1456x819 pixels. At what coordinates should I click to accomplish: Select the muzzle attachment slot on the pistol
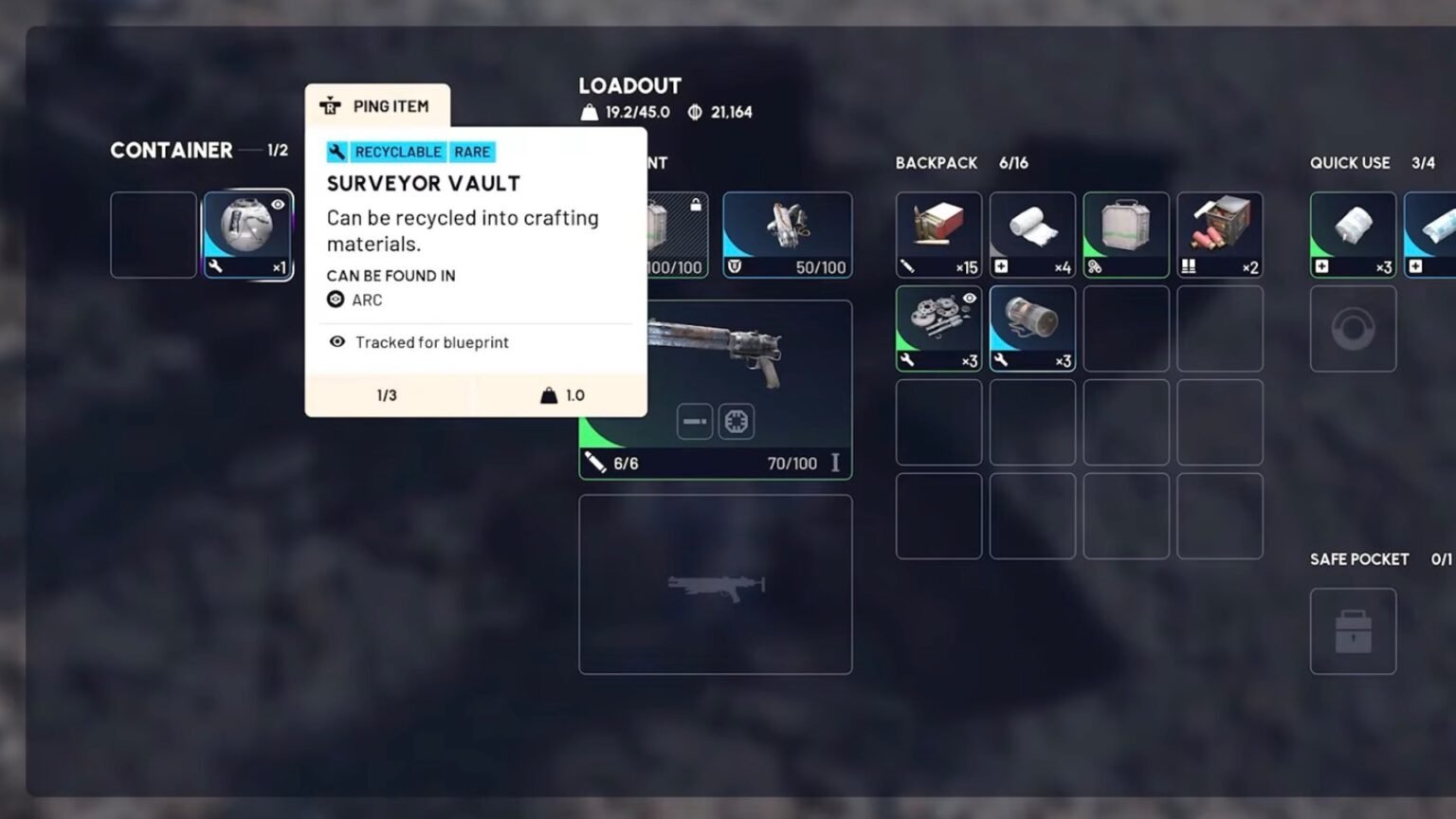tap(695, 421)
